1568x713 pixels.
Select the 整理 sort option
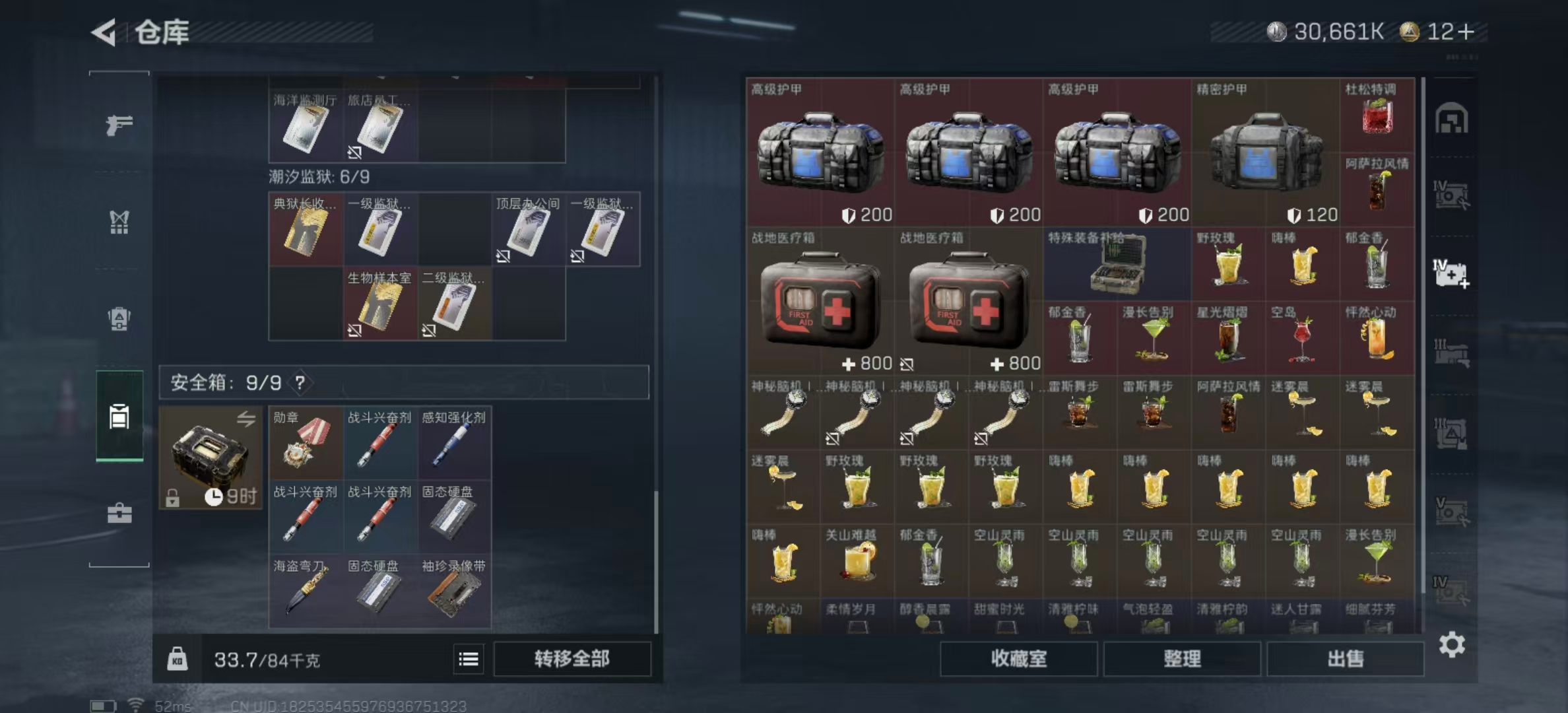(x=1182, y=659)
